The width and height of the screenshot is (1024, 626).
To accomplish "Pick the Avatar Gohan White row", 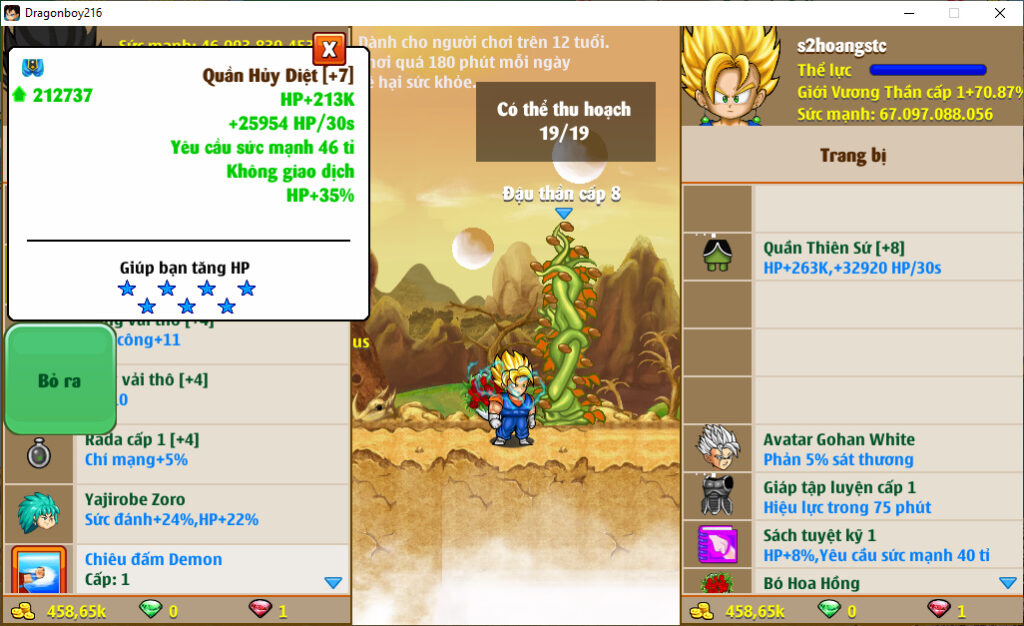I will 852,449.
